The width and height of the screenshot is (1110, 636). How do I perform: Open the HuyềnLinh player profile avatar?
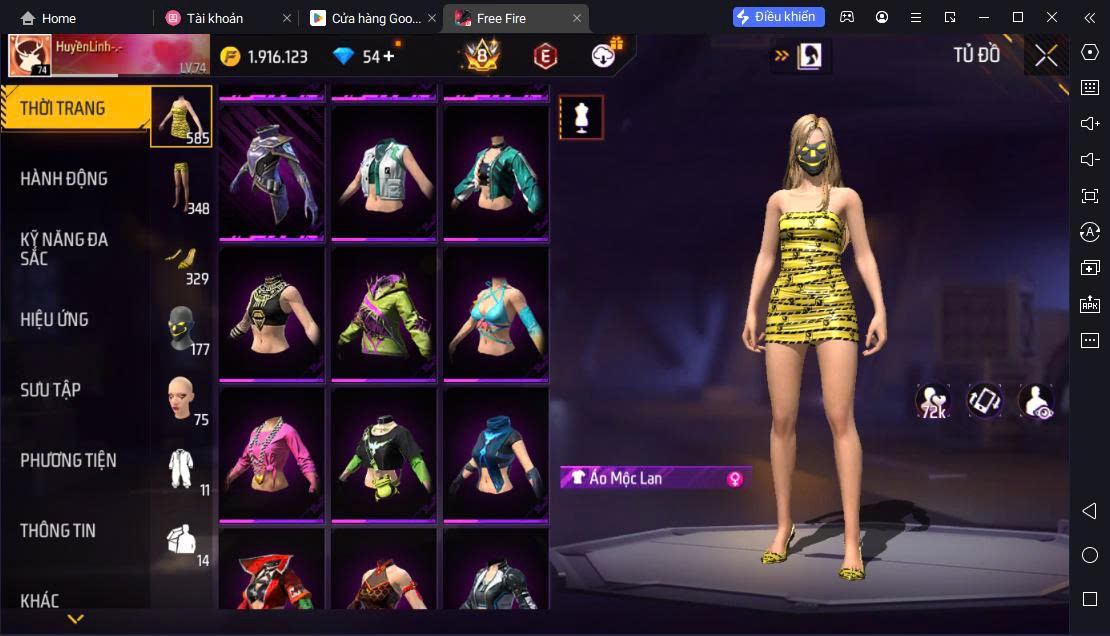(30, 56)
